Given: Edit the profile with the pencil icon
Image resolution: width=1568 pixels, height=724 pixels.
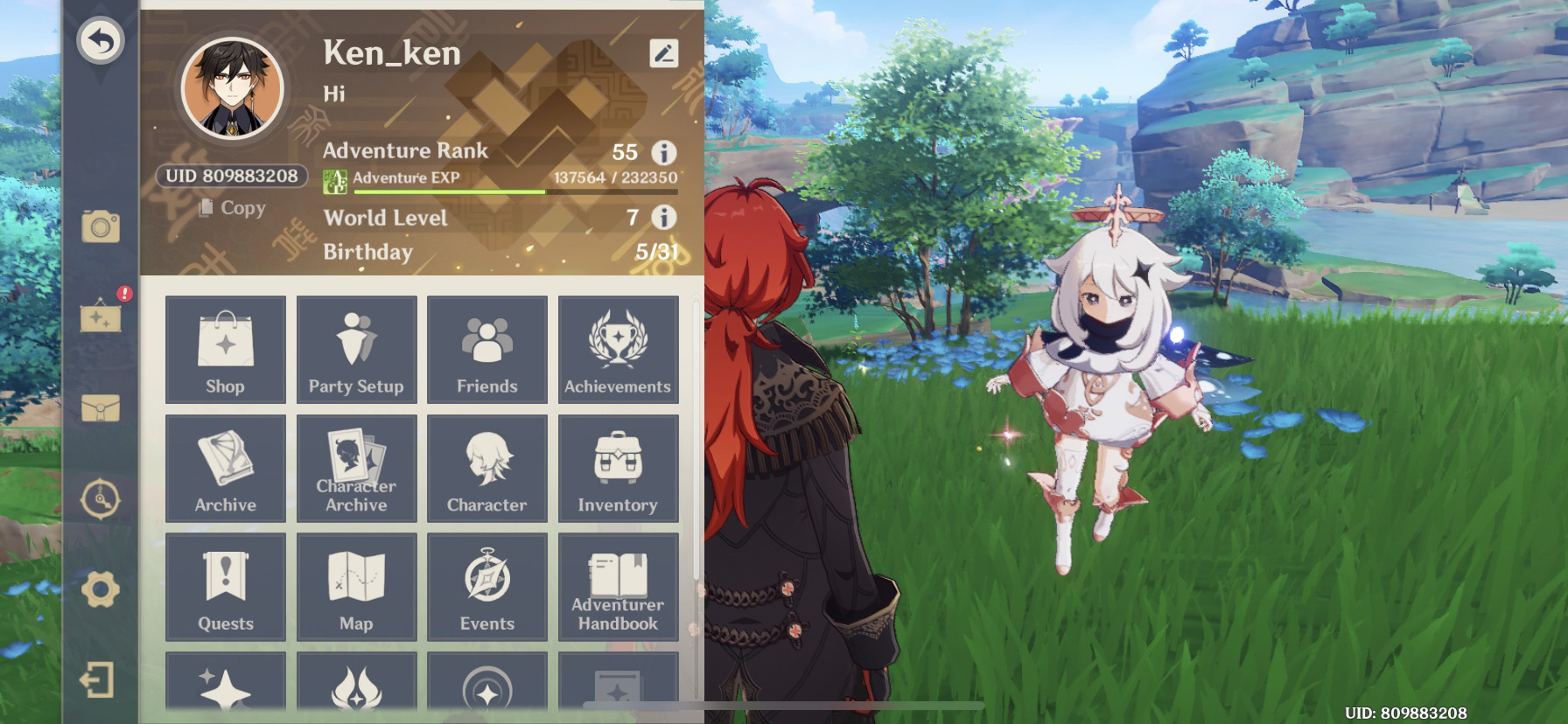Looking at the screenshot, I should point(666,52).
